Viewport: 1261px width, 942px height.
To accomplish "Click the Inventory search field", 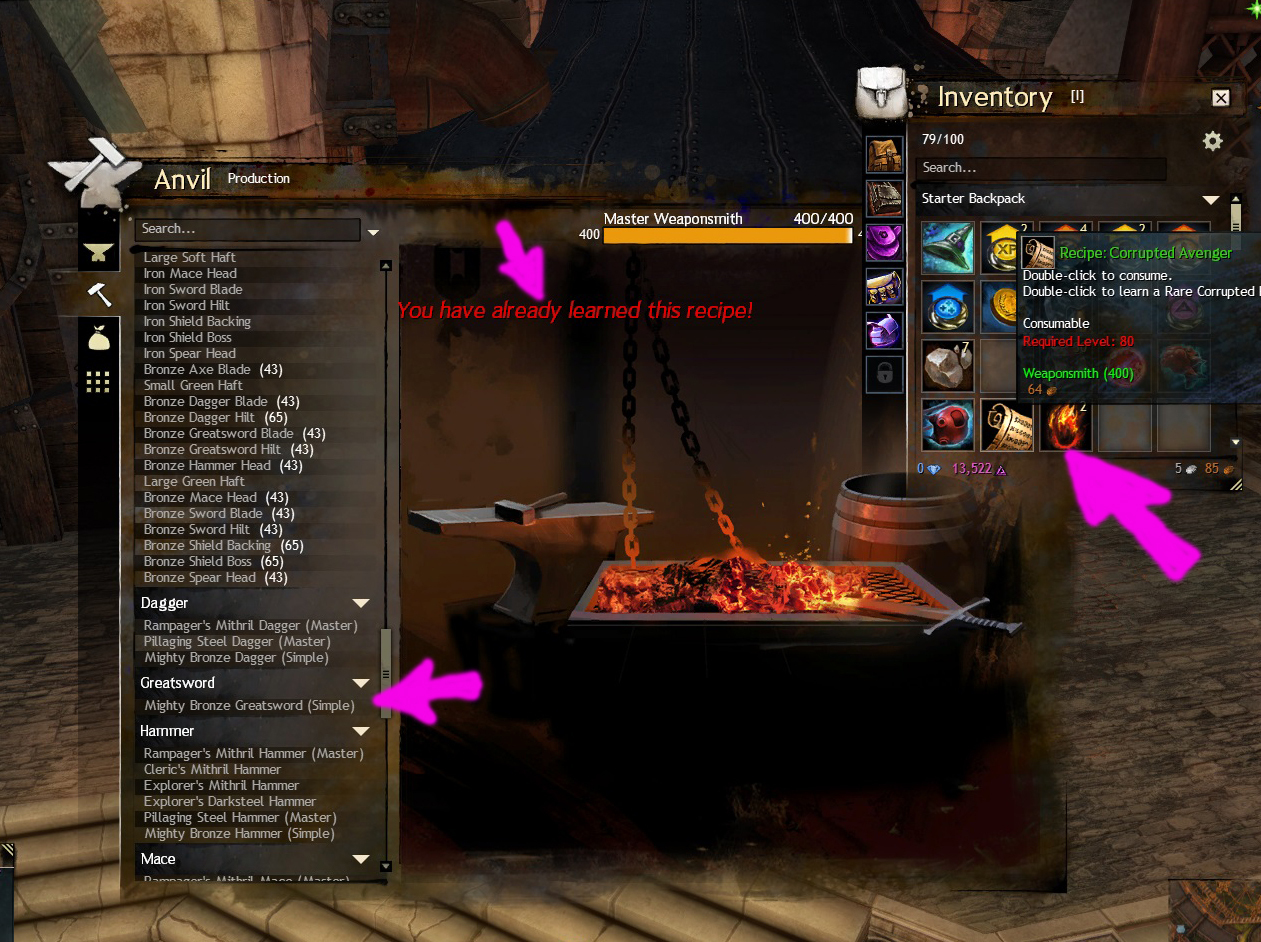I will tap(1040, 168).
